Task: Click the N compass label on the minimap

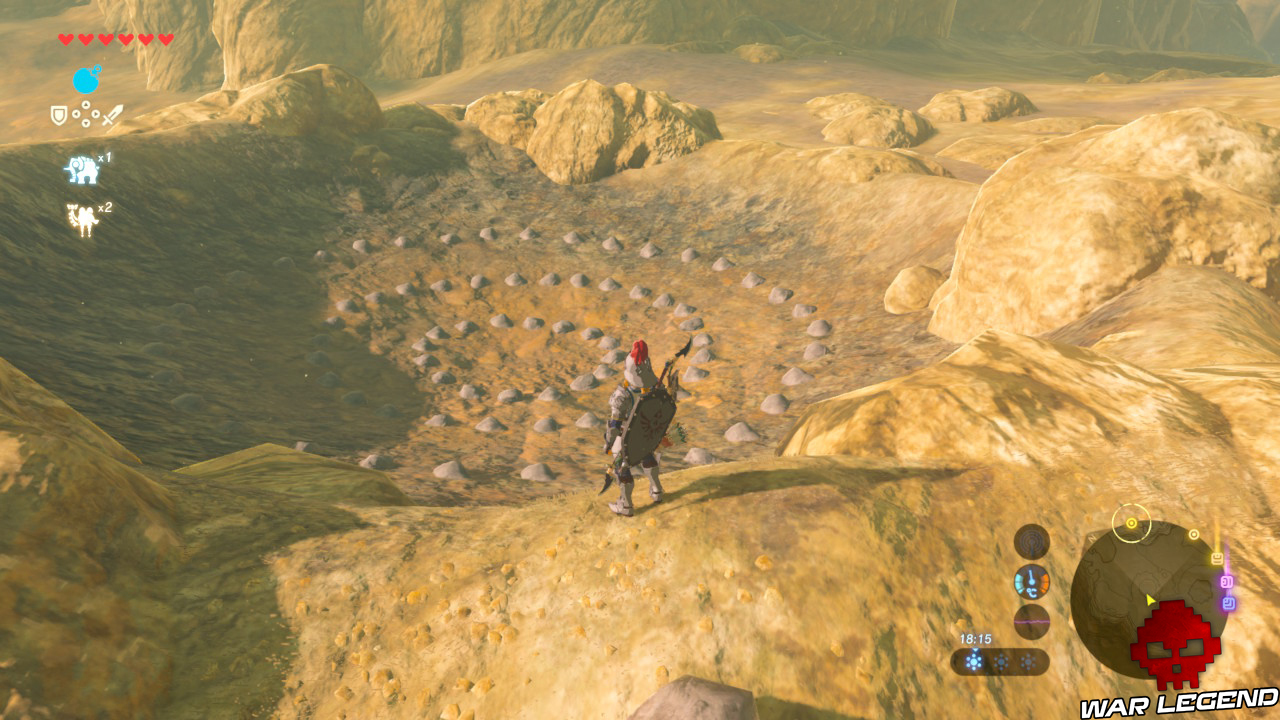Action: pos(1090,540)
